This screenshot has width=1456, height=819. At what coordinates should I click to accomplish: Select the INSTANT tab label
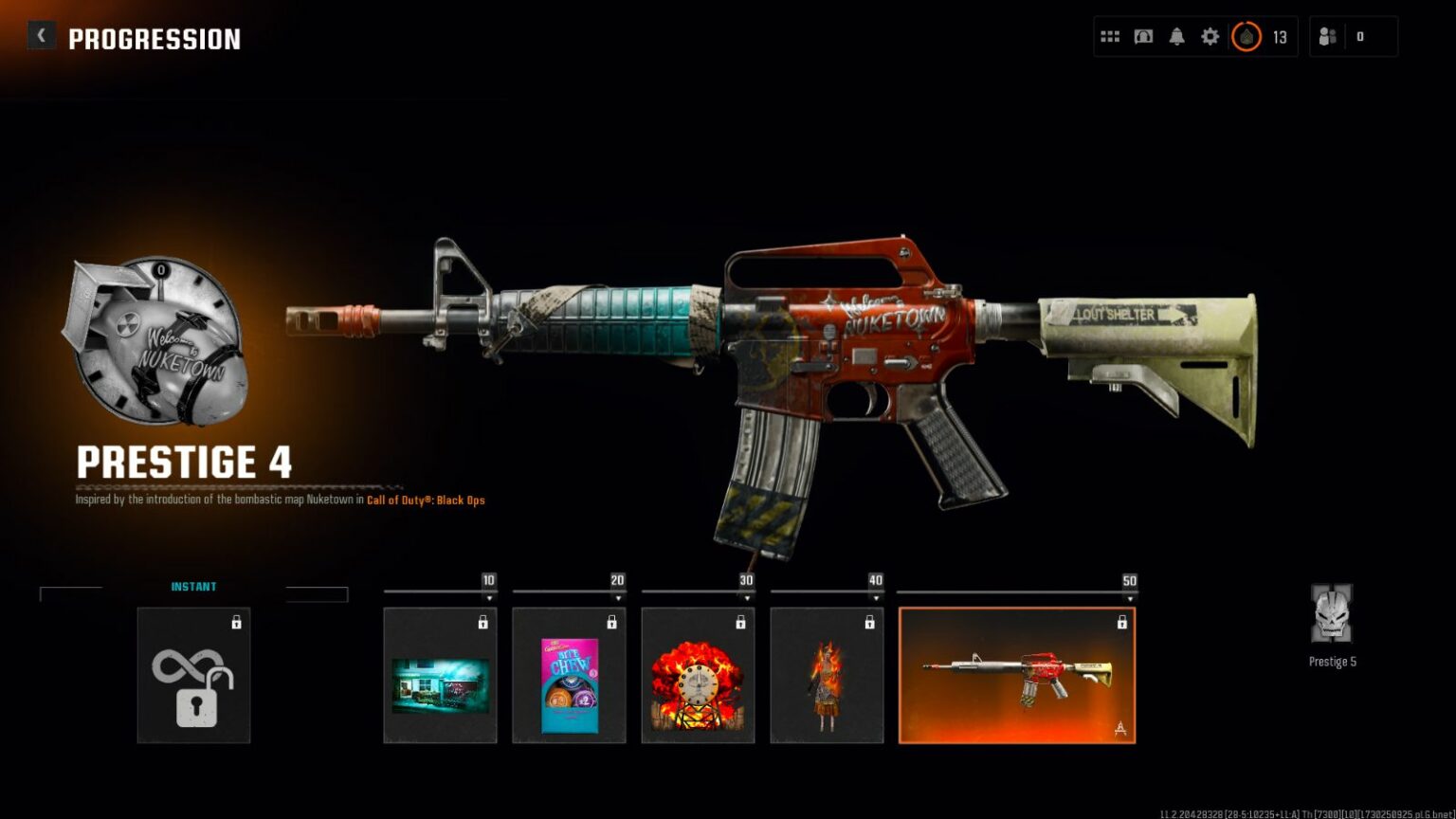click(195, 586)
